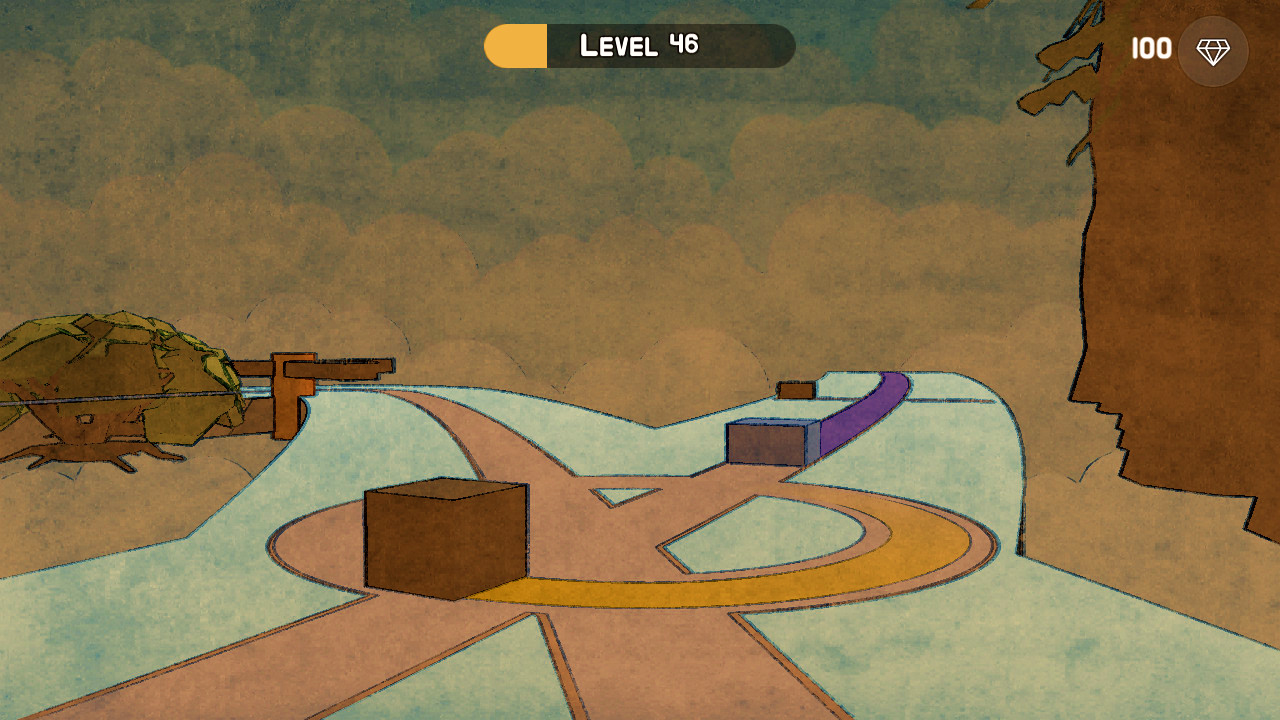The image size is (1280, 720).
Task: Click the orange progress fill of the level bar
Action: point(514,45)
